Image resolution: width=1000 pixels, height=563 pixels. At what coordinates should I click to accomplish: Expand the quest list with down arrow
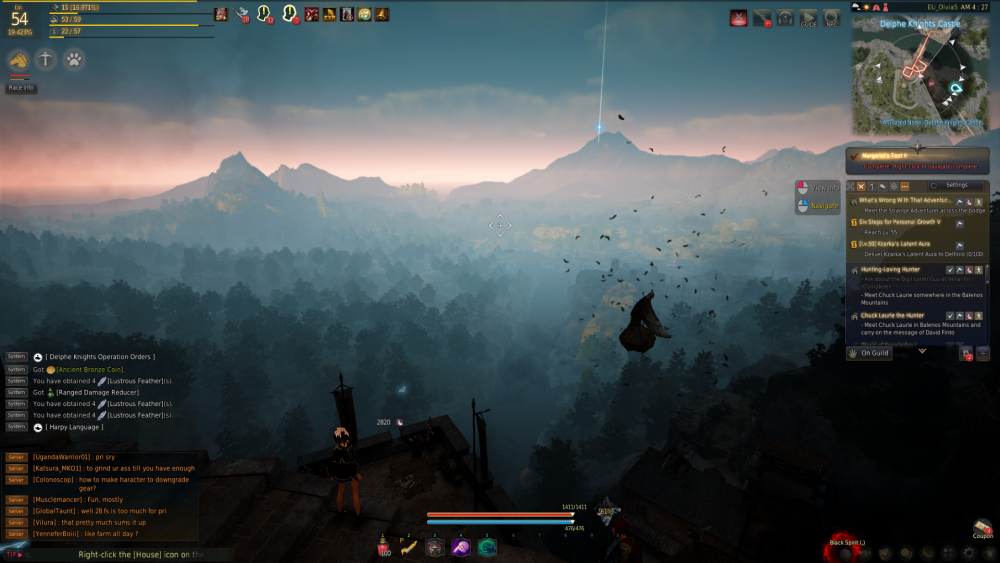point(922,351)
